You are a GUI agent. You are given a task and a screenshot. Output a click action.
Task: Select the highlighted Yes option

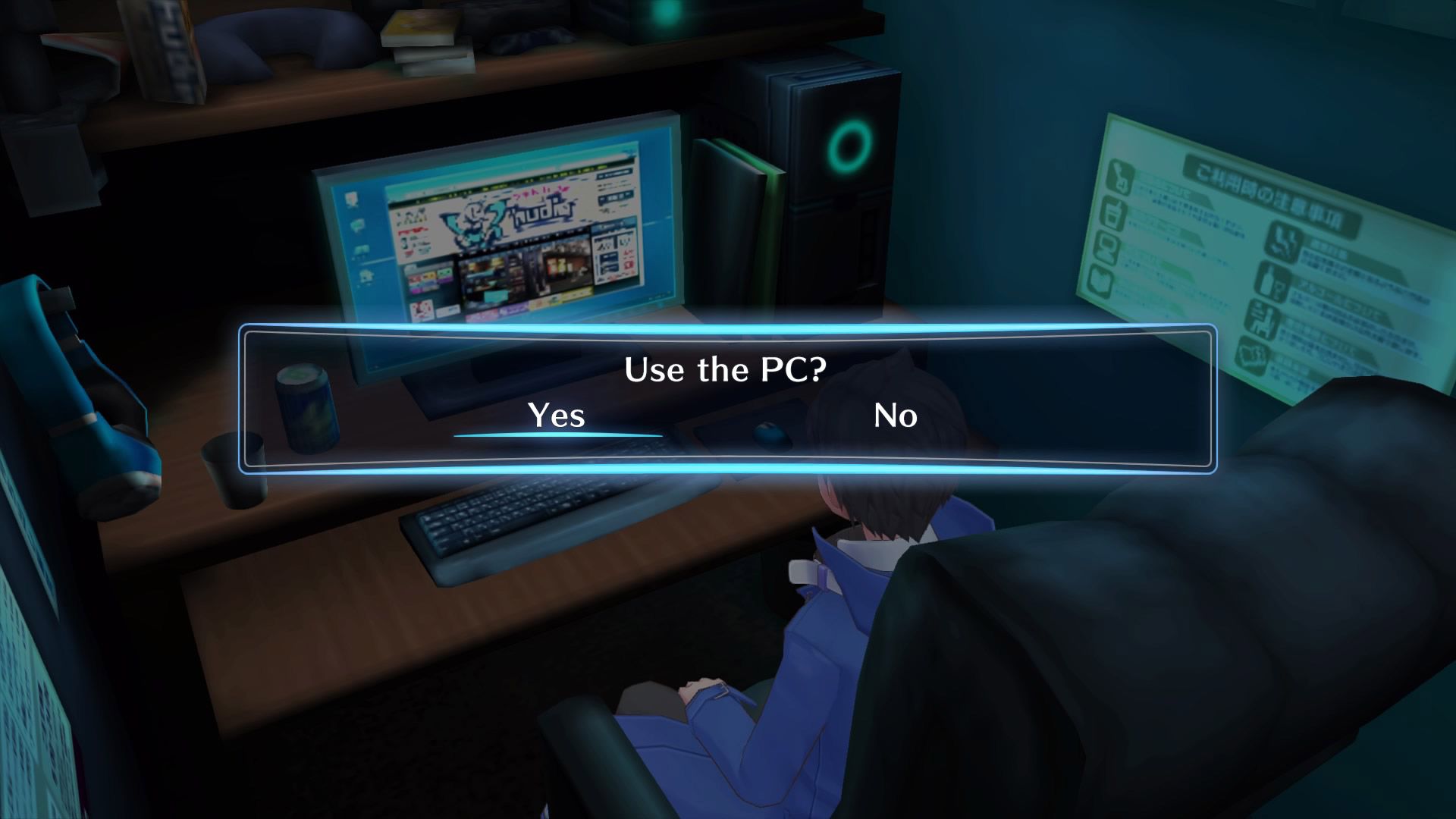point(557,416)
